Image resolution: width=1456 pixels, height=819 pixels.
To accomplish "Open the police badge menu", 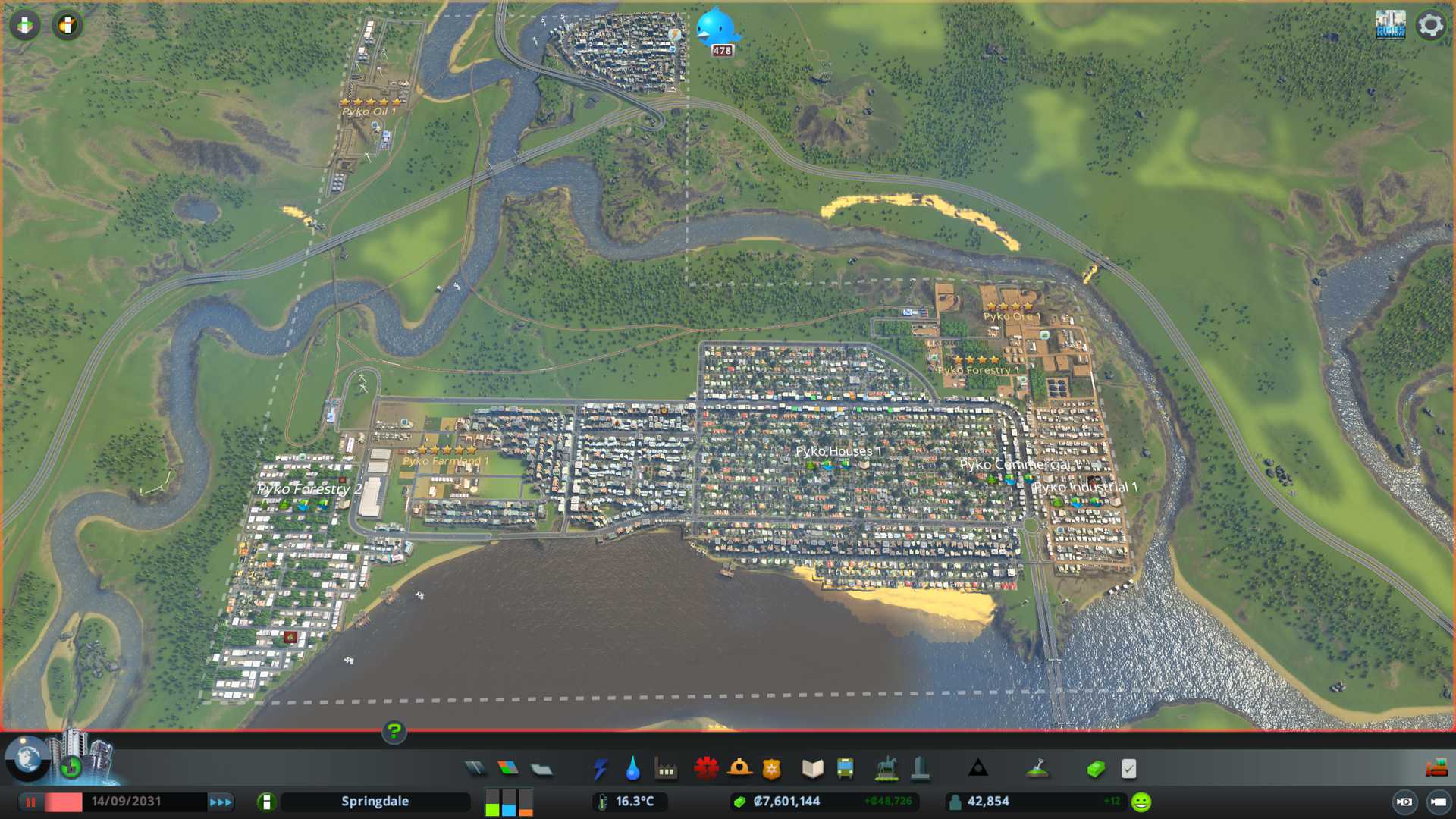I will (772, 769).
